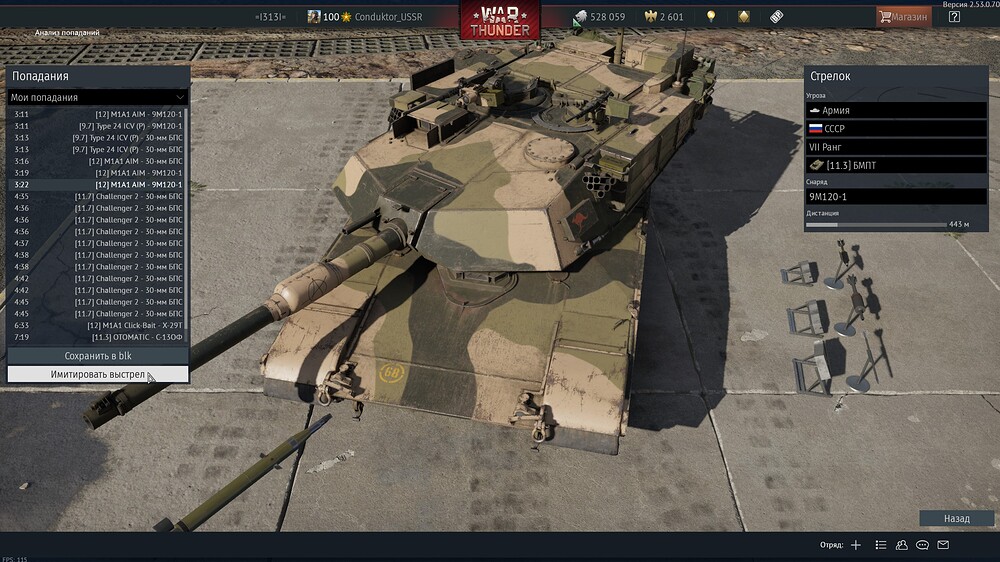Save the hit with 'Сохранить в blk'

pos(98,356)
